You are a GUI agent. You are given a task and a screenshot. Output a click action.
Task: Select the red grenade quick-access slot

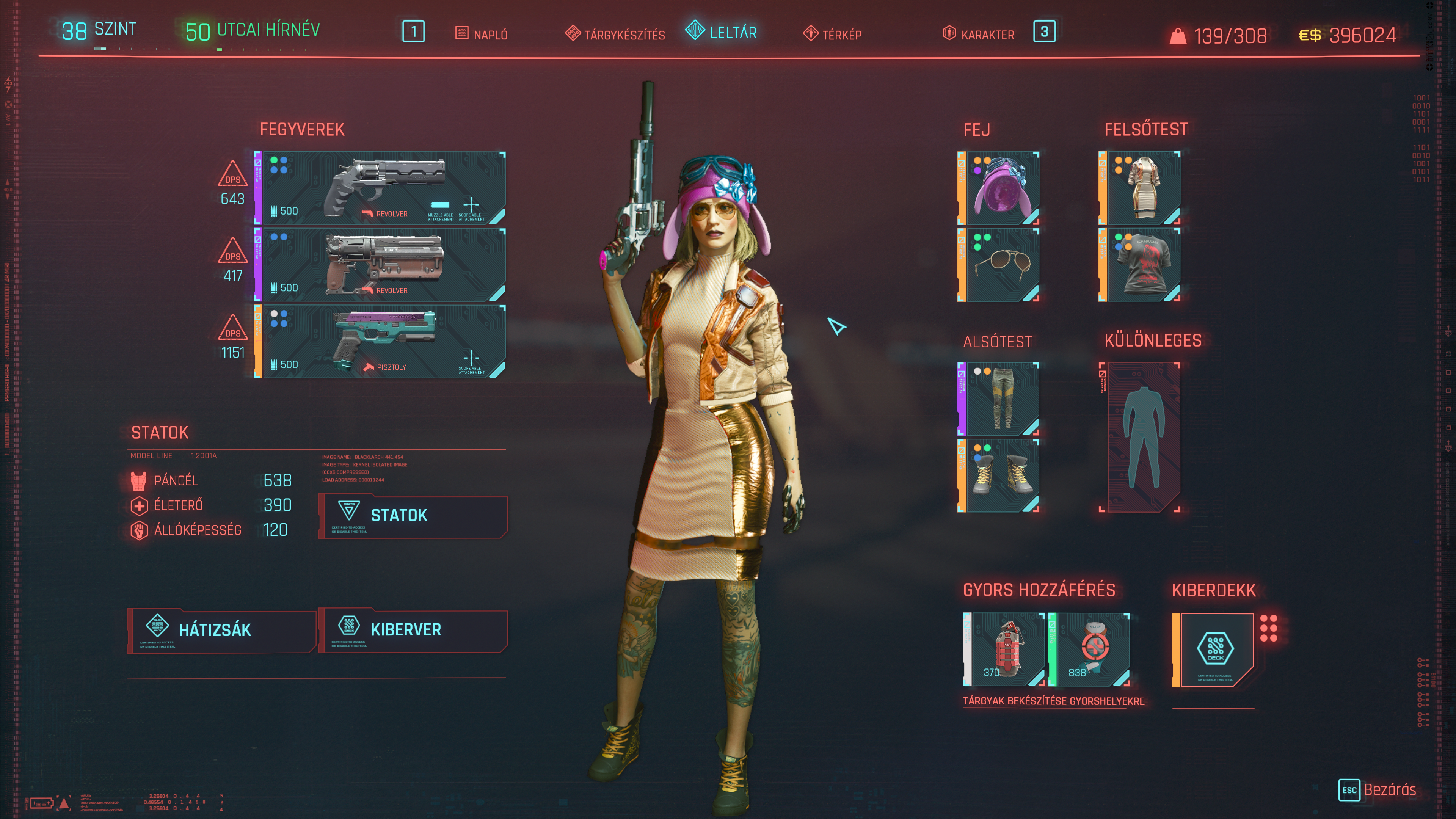1005,650
